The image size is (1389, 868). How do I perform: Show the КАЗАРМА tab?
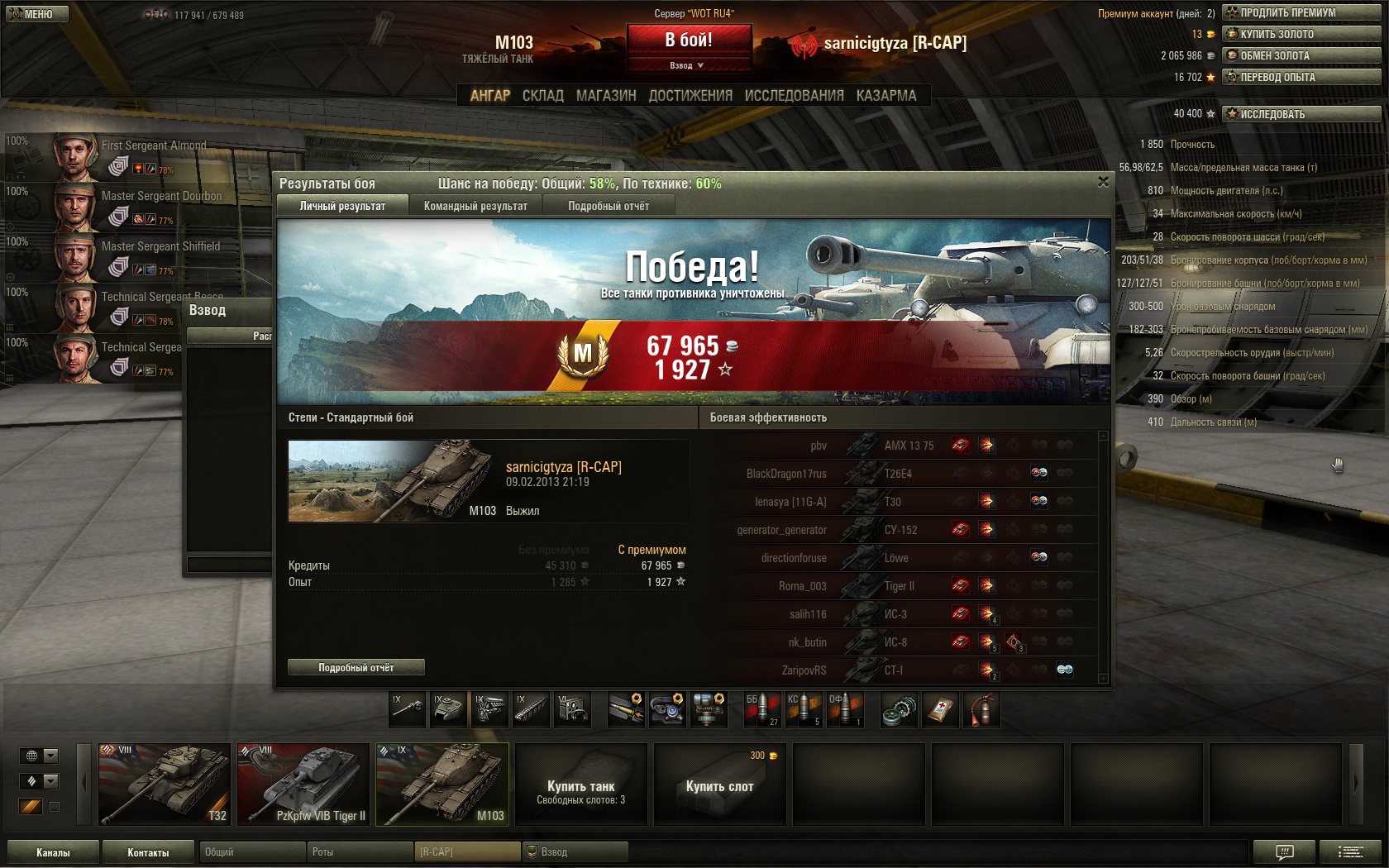[886, 96]
